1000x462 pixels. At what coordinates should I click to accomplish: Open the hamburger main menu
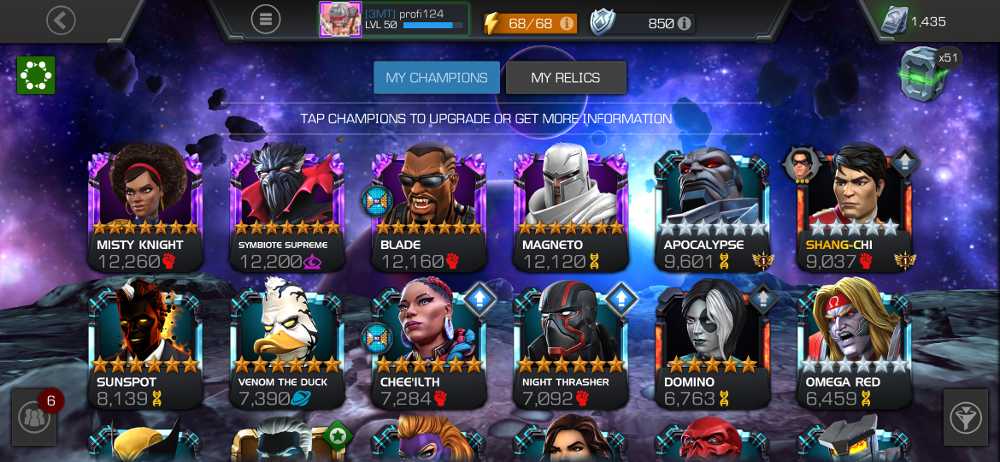pos(265,19)
